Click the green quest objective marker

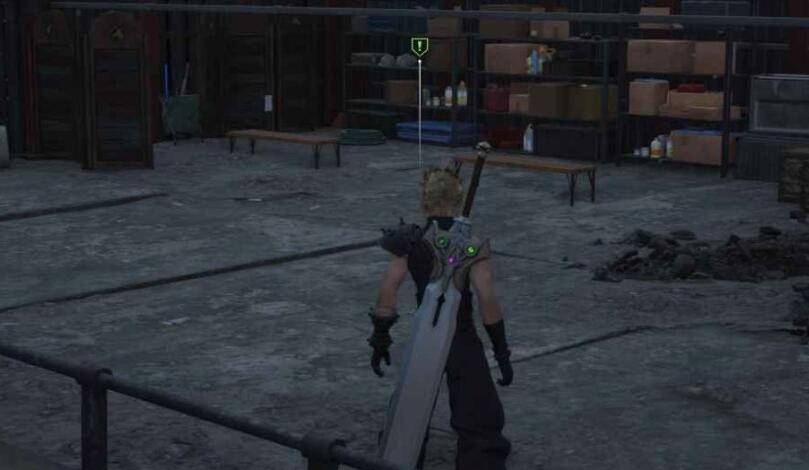tap(419, 46)
